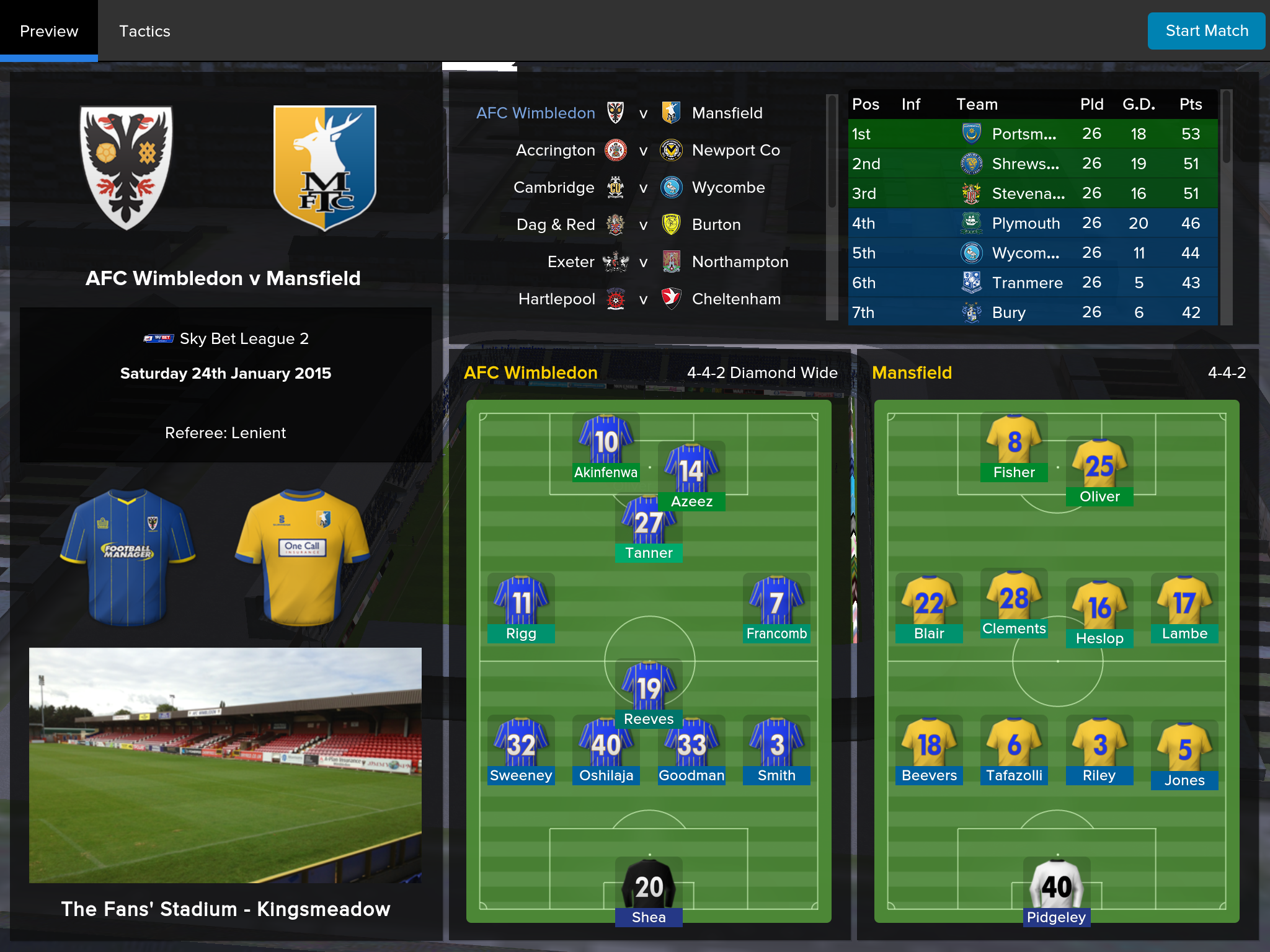Click the AFC Wimbledon club crest

(x=127, y=167)
